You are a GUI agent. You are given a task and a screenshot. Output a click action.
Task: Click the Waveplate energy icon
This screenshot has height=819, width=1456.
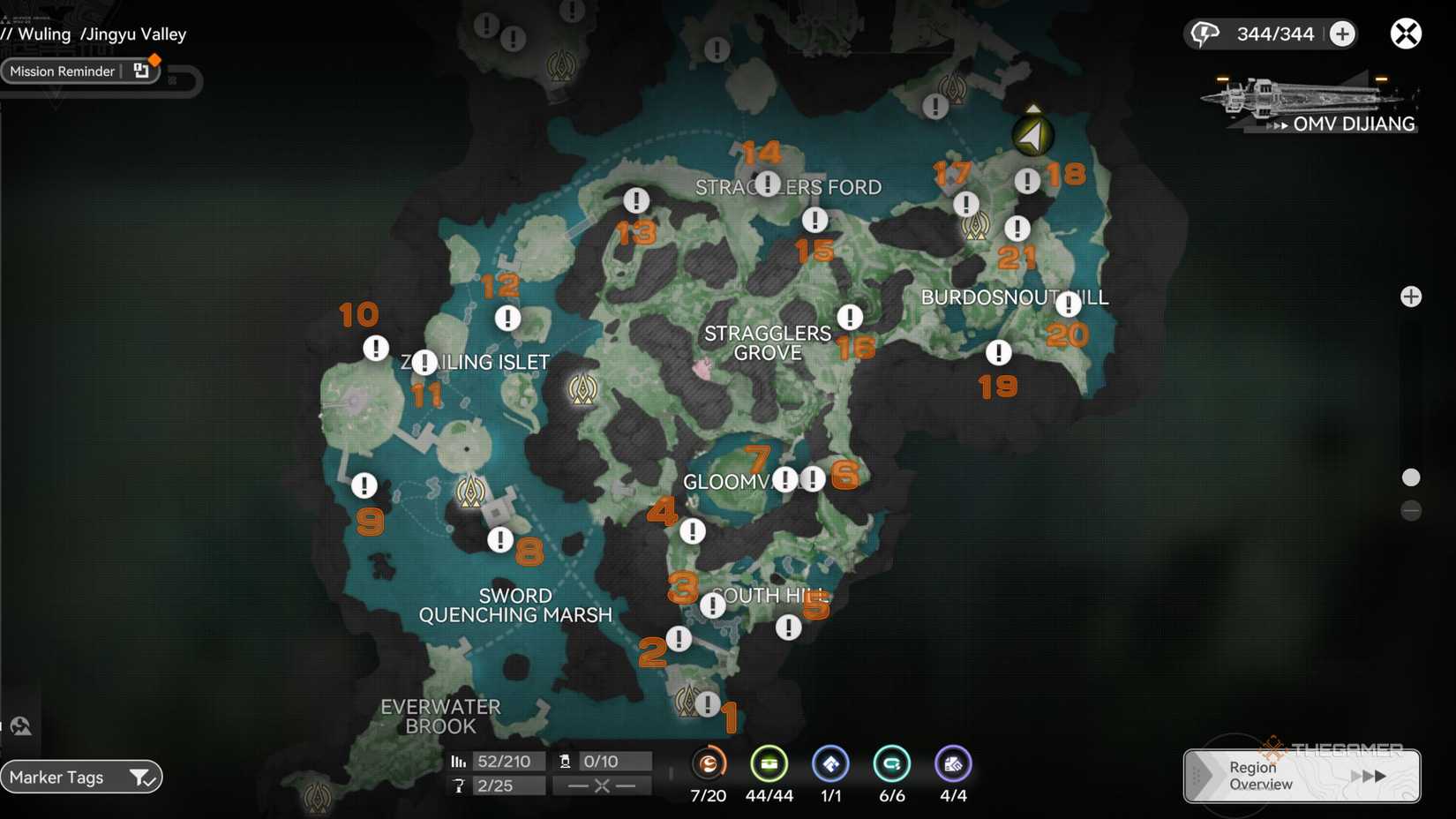coord(1205,33)
